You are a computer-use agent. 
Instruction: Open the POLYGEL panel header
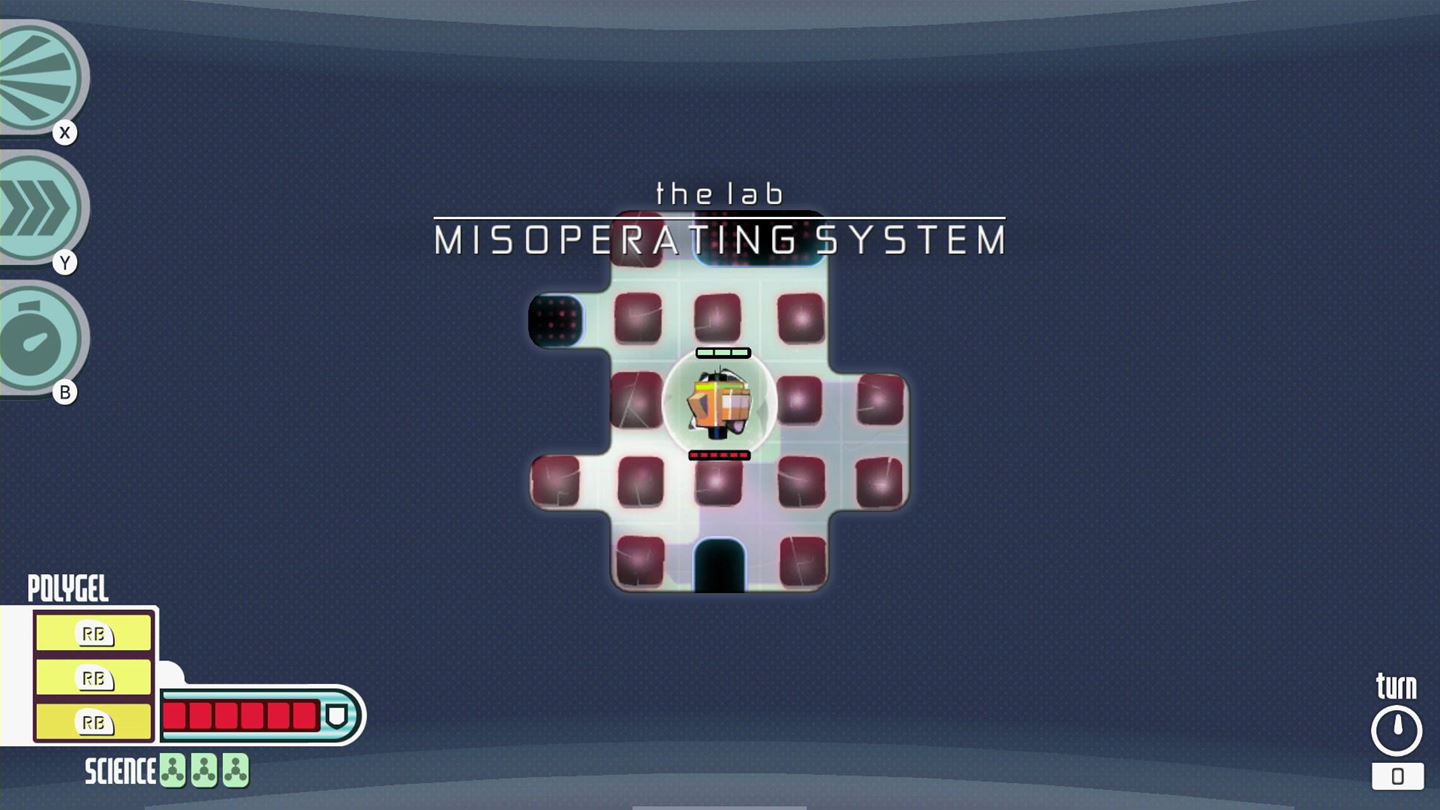click(x=70, y=590)
